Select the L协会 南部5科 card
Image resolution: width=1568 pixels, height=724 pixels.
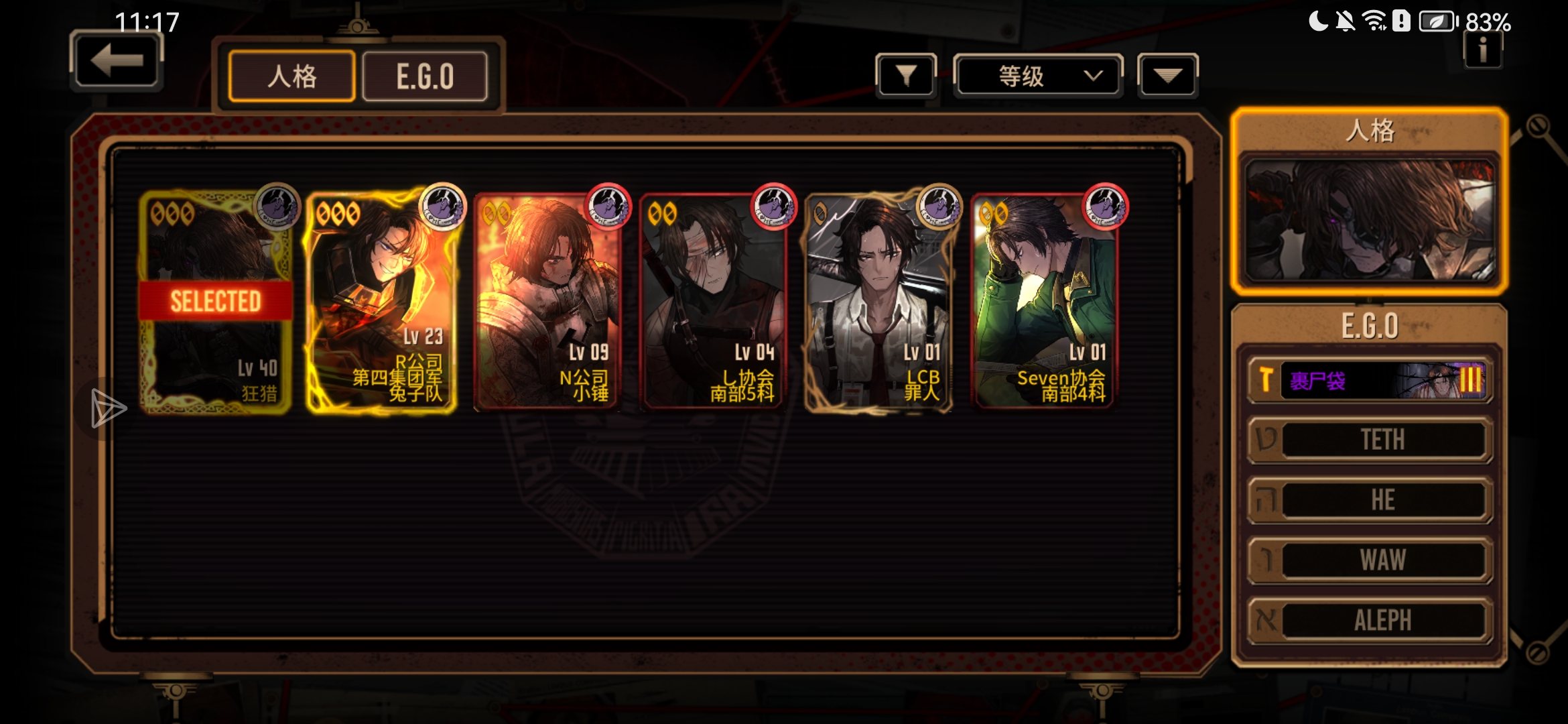713,302
